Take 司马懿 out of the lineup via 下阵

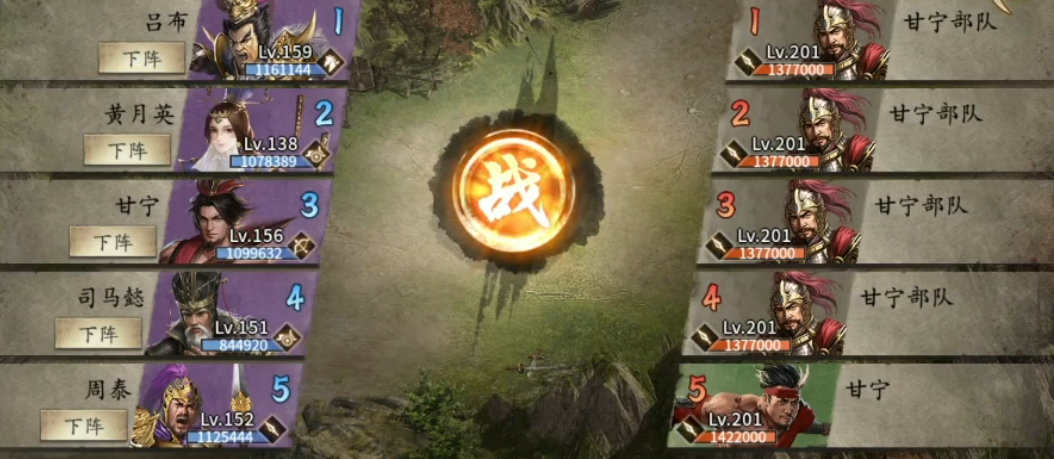pyautogui.click(x=98, y=333)
